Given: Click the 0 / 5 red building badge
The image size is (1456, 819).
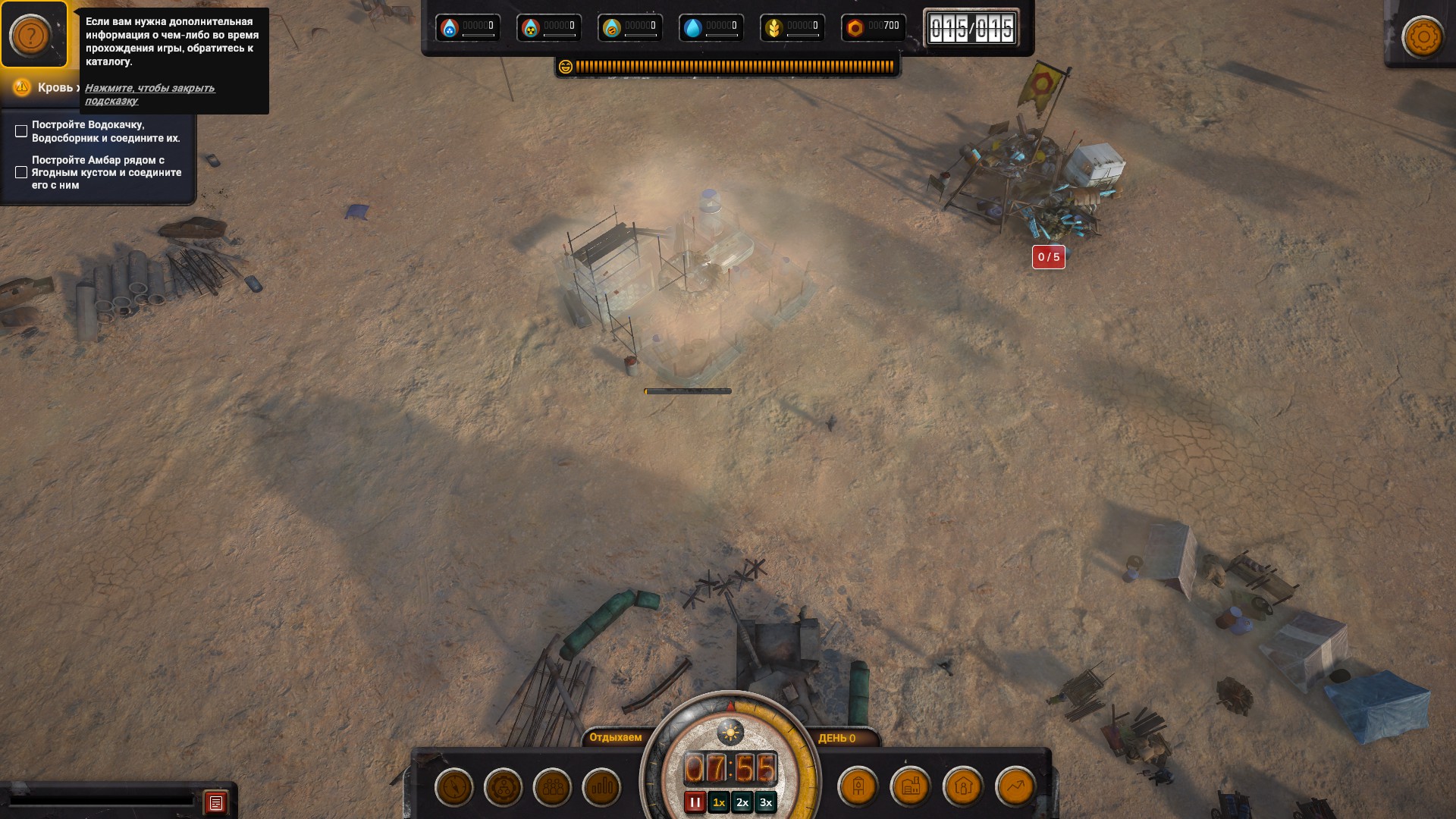Looking at the screenshot, I should point(1048,257).
